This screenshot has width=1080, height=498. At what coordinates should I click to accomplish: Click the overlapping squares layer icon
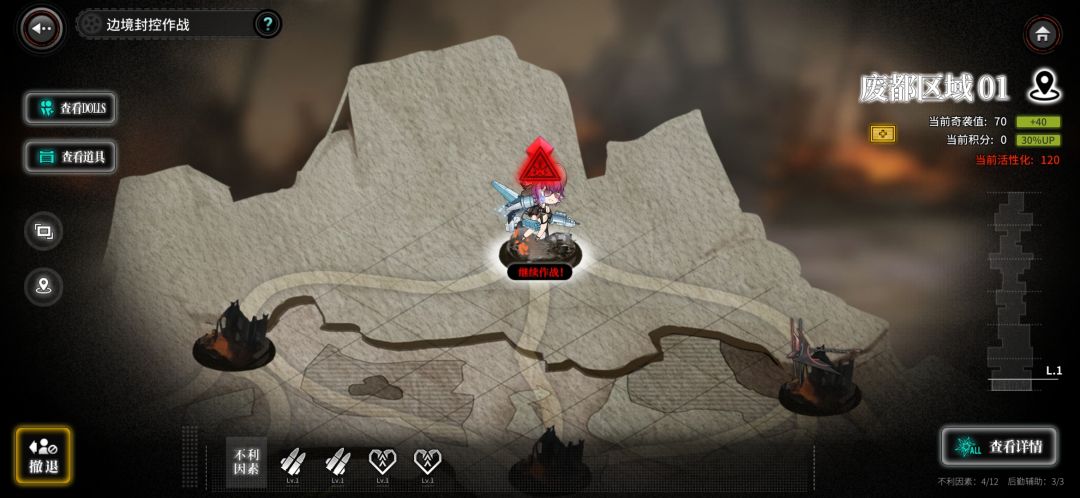[x=43, y=231]
